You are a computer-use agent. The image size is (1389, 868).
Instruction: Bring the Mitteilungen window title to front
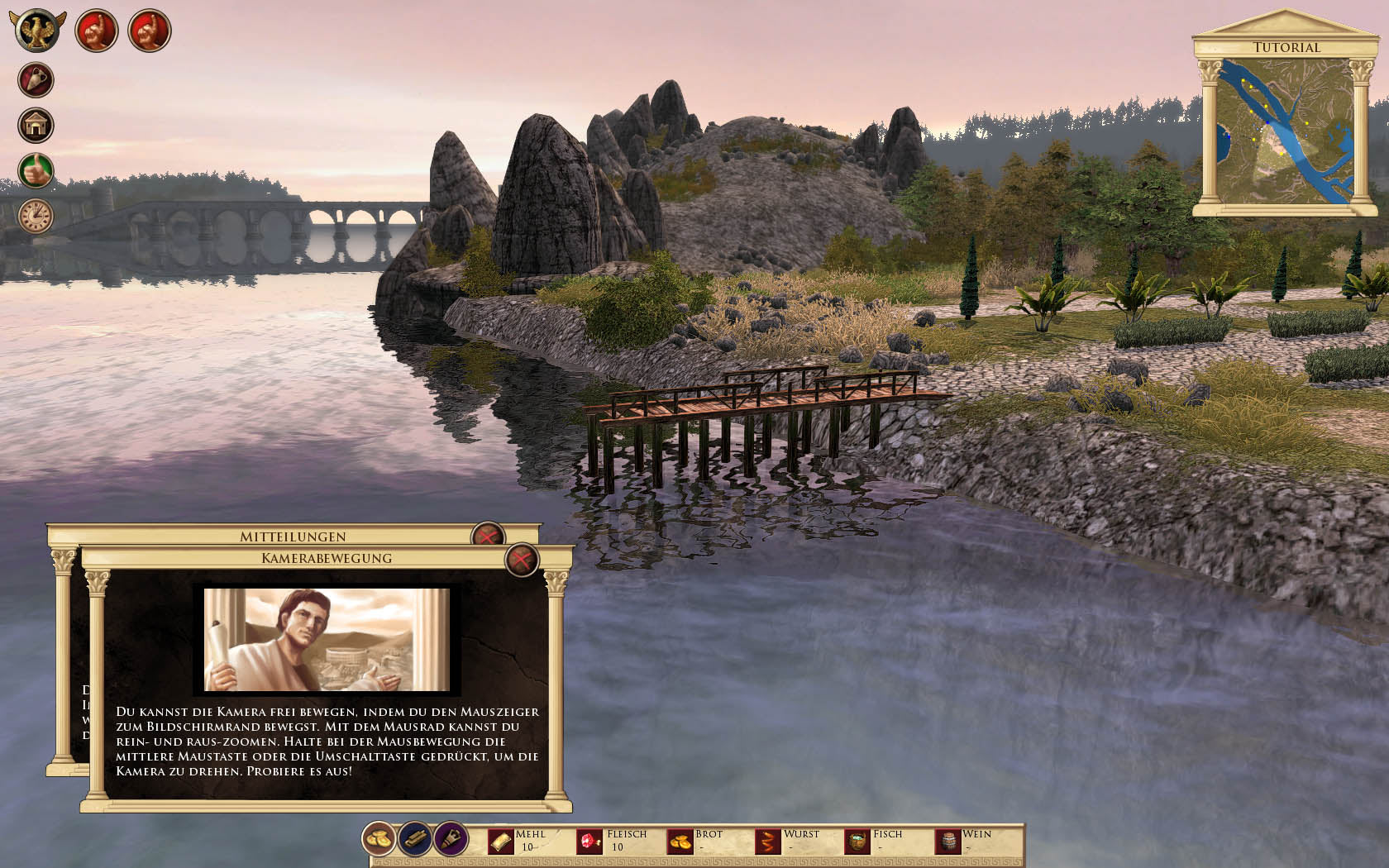click(292, 537)
